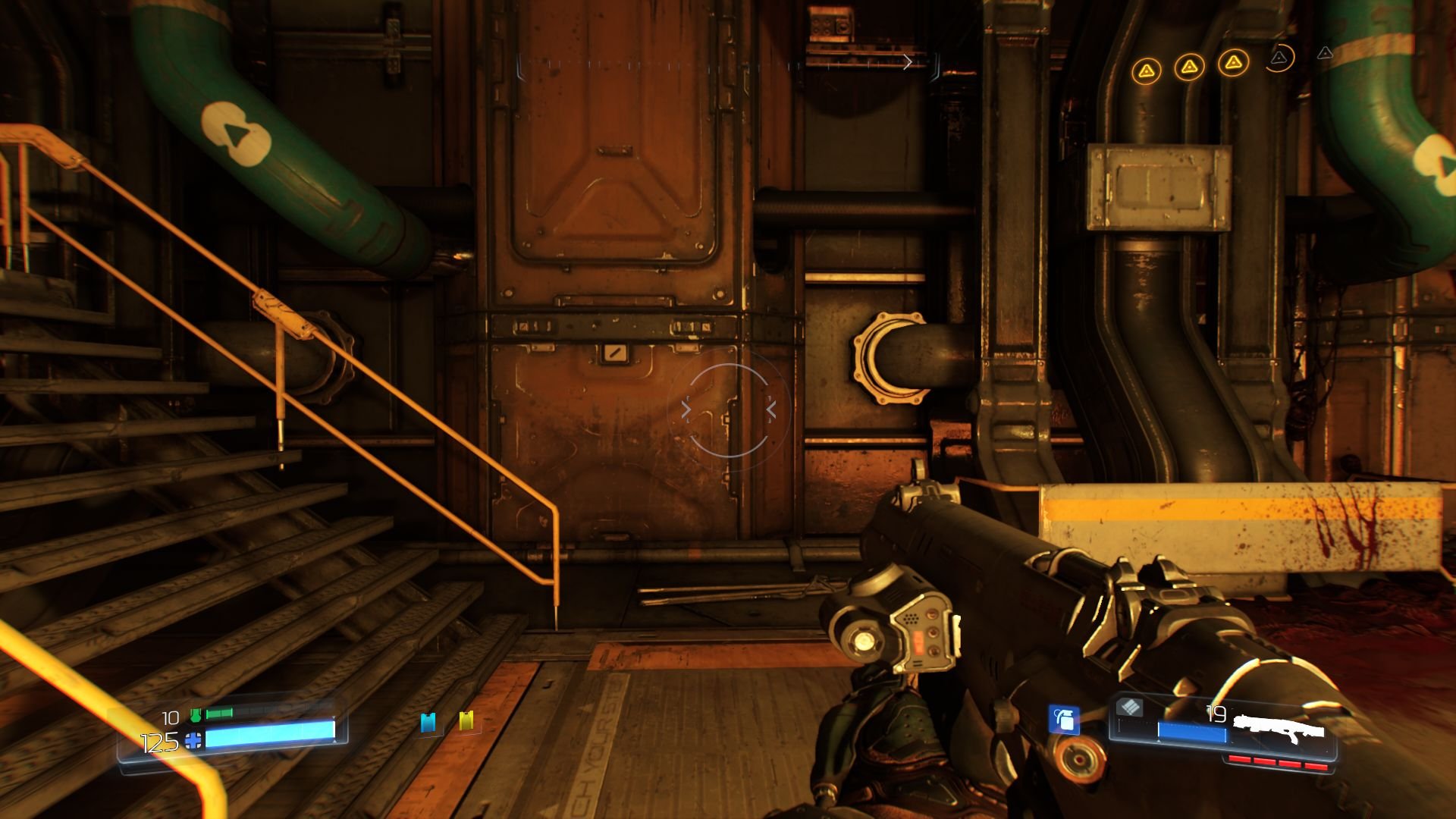Expand the compass chevron arrow at top
Viewport: 1456px width, 819px height.
909,62
